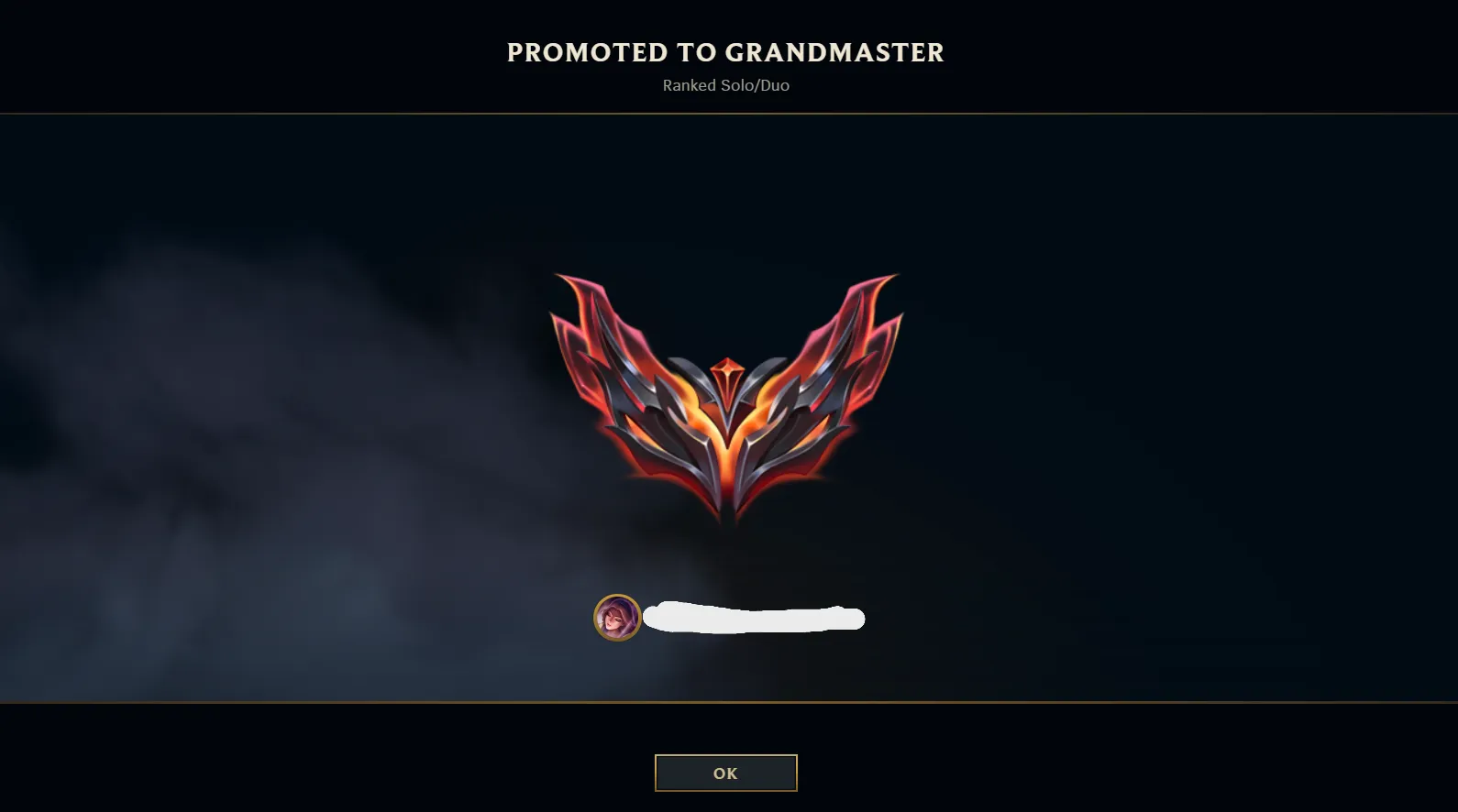Click the OK button text label

725,772
